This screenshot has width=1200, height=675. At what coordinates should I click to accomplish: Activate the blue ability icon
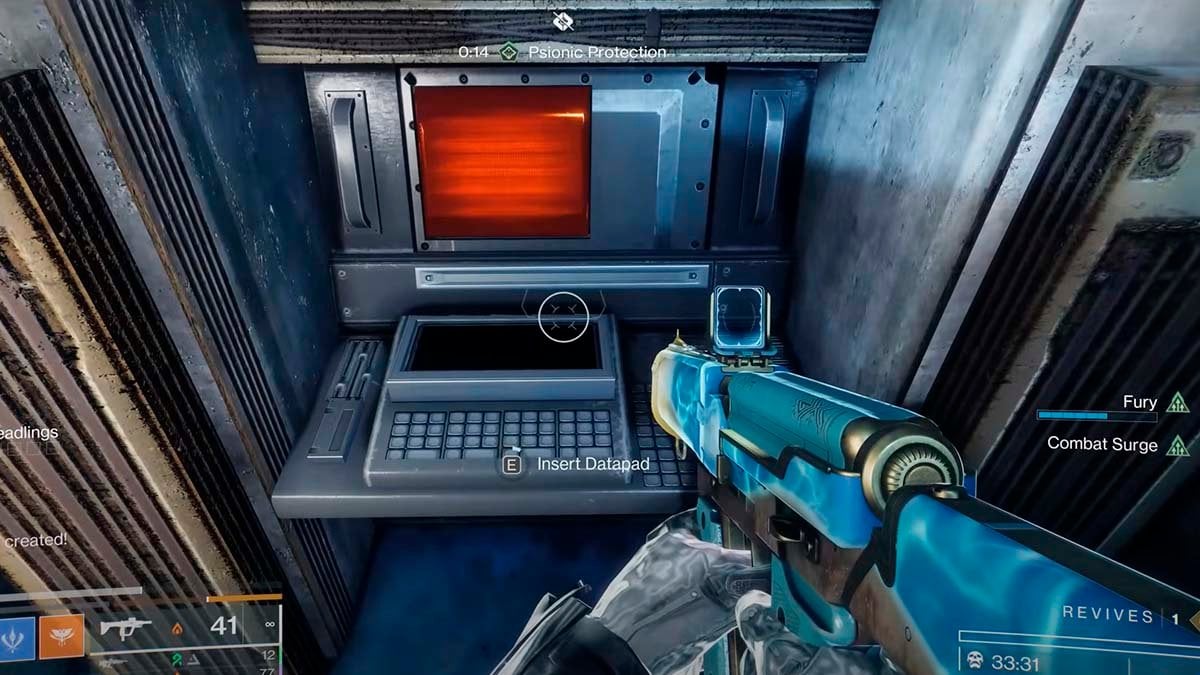pos(17,636)
